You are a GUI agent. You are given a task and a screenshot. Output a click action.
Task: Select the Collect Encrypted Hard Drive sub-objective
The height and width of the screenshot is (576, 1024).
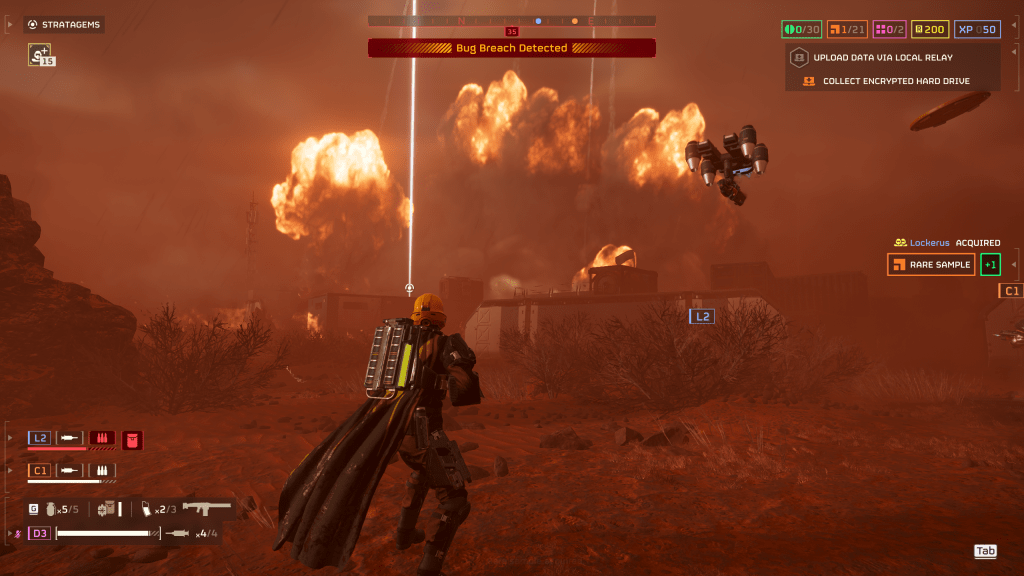coord(895,81)
